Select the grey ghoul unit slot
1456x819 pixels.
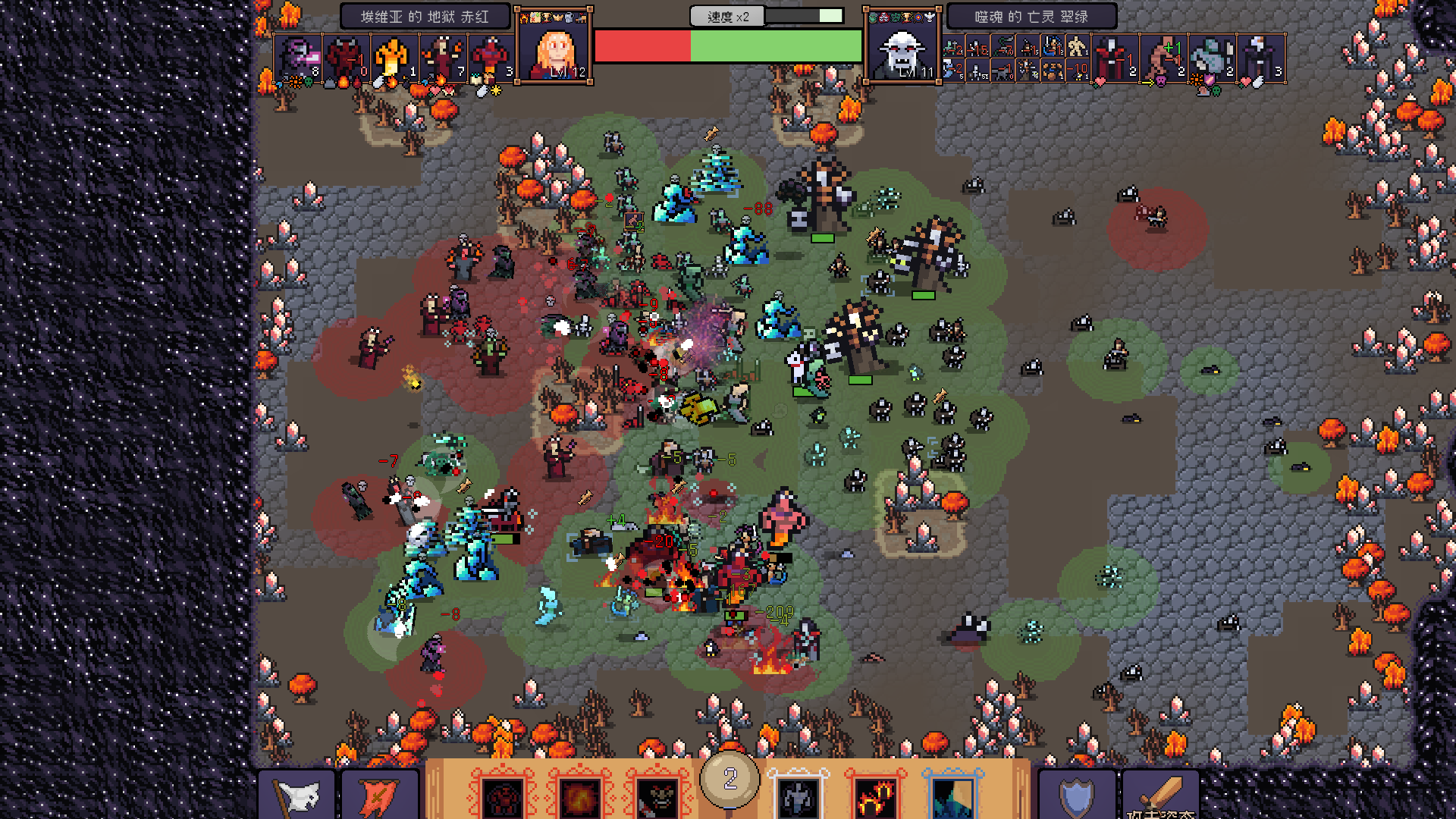1212,58
